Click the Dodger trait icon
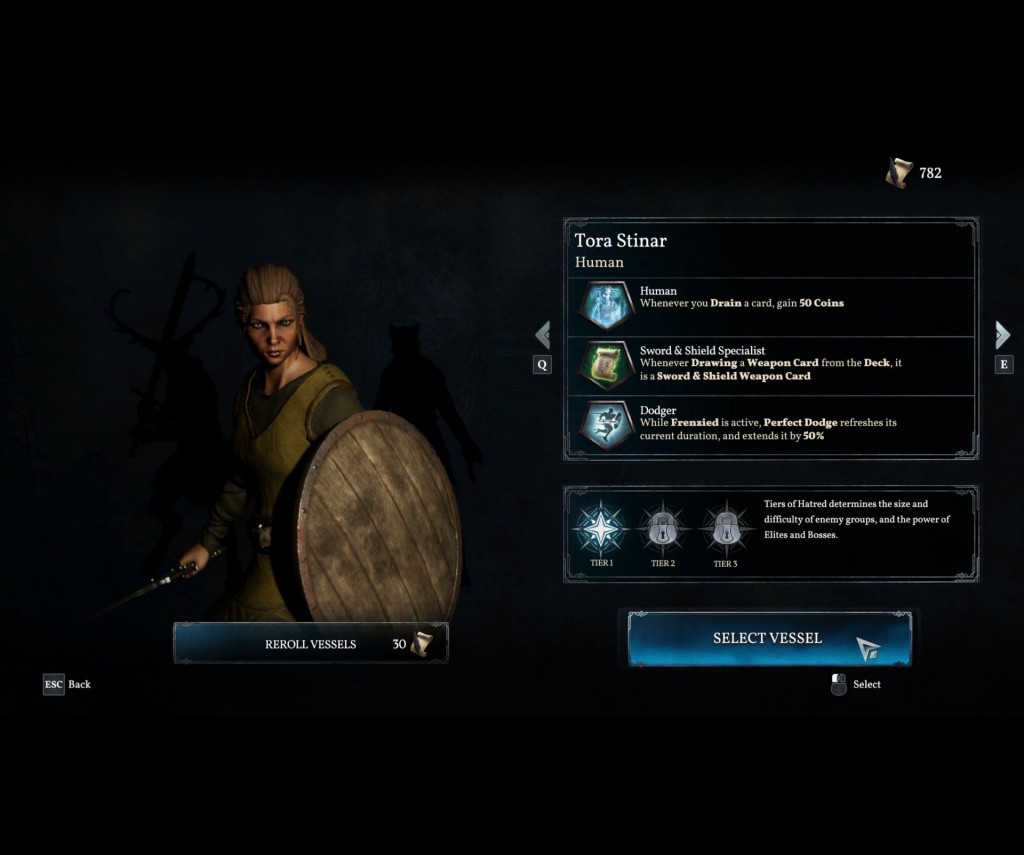Screen dimensions: 1024x855 (x=607, y=424)
